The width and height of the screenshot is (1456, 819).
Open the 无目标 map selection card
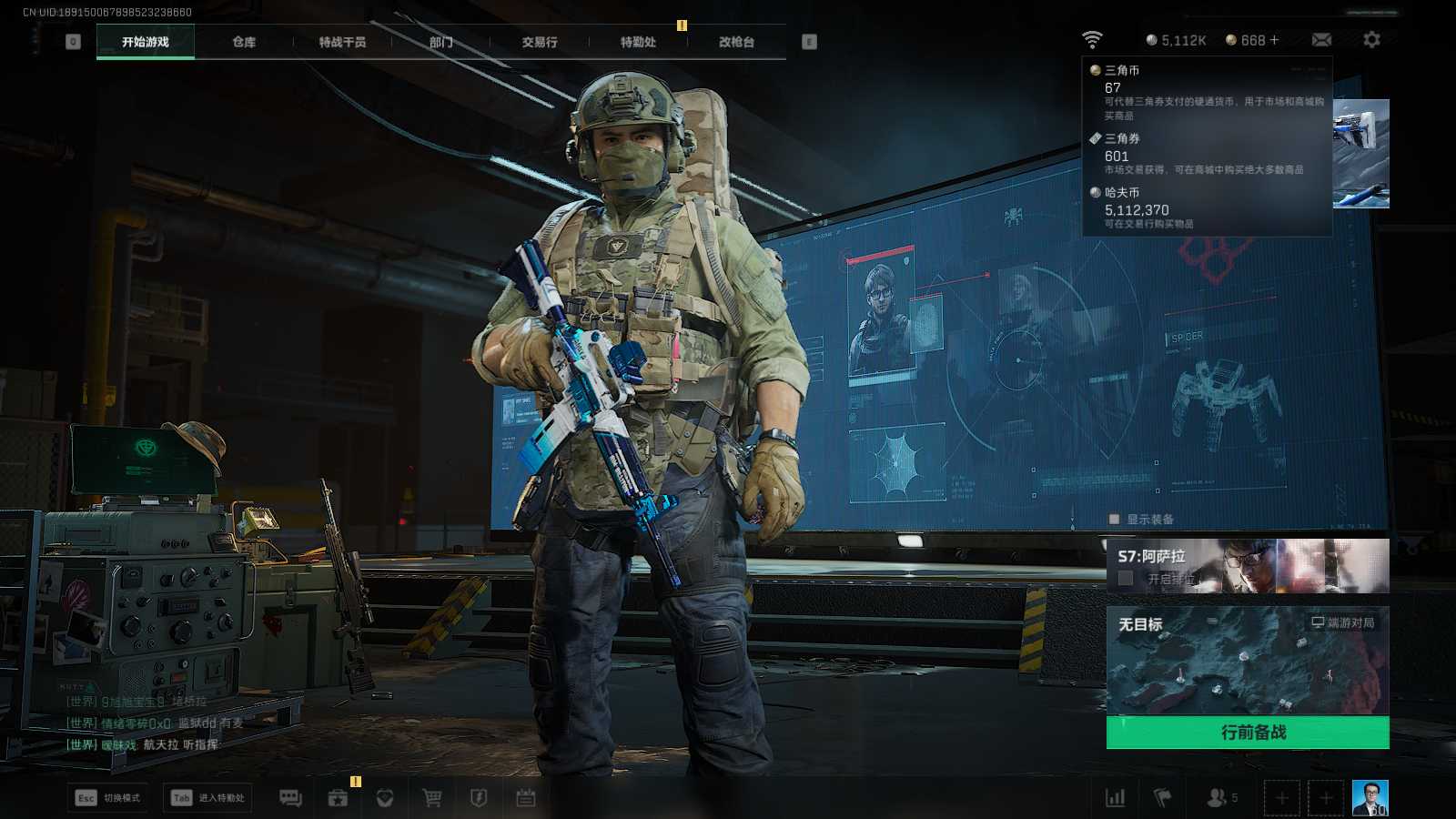(x=1248, y=661)
